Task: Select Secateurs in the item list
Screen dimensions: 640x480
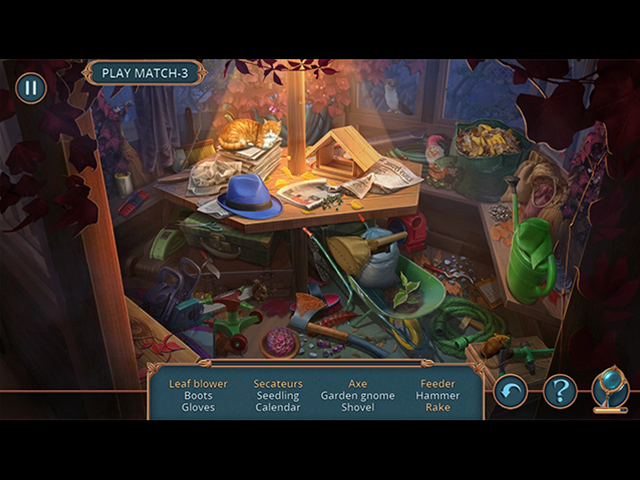Action: (278, 383)
